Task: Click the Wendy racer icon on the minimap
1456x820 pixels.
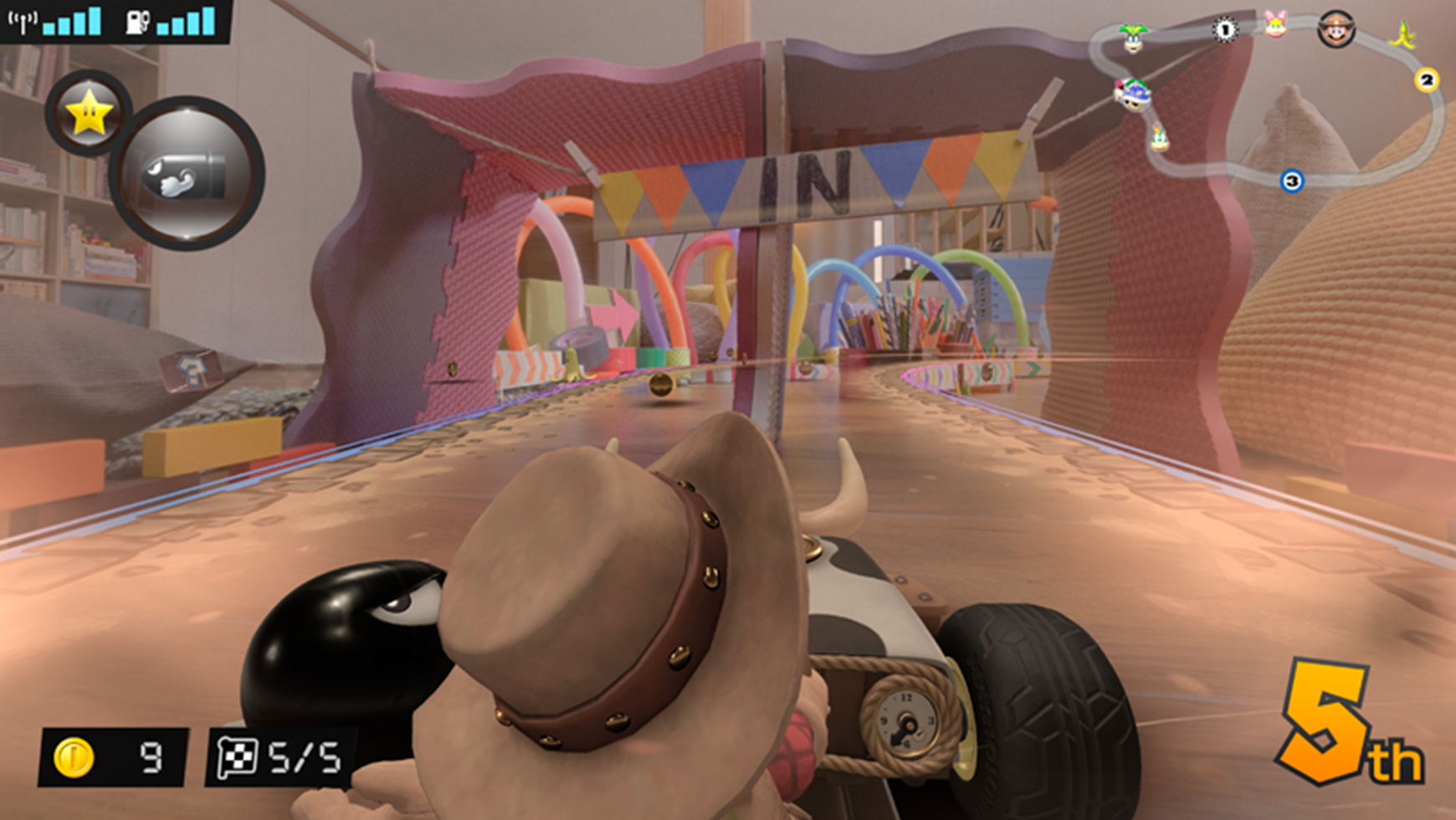Action: click(1275, 25)
